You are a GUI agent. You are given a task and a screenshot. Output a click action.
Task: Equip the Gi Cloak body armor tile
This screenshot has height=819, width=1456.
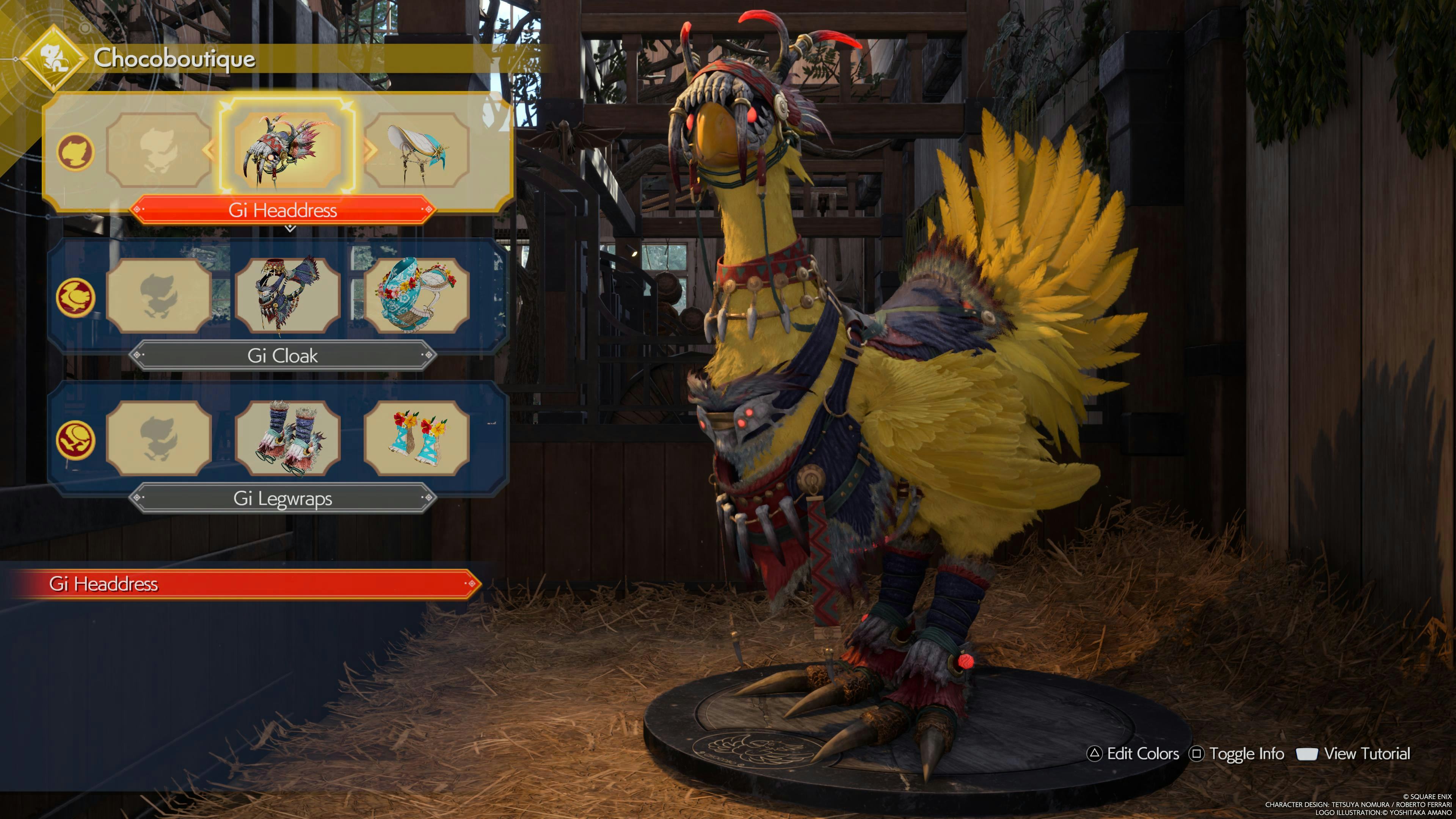click(287, 295)
